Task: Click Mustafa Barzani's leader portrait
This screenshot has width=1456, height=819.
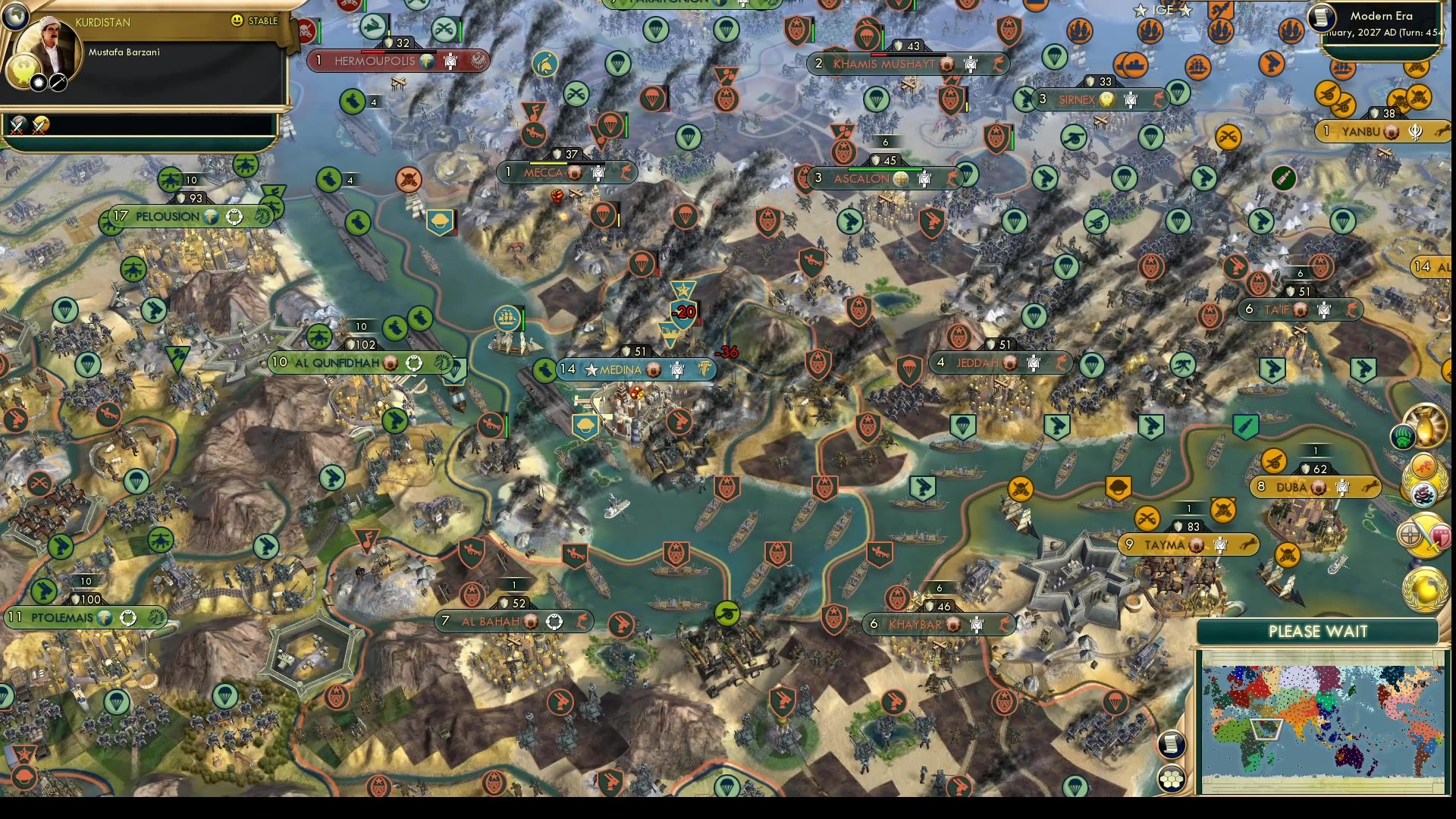Action: point(50,39)
